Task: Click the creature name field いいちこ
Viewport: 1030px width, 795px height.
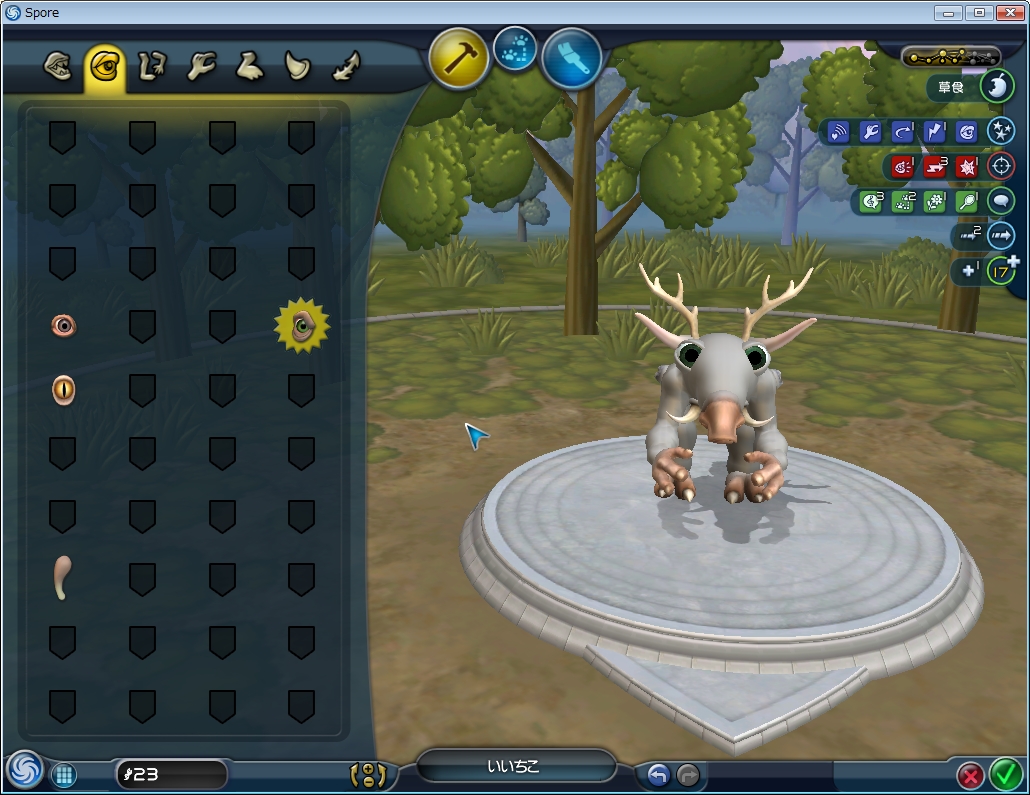Action: (514, 767)
